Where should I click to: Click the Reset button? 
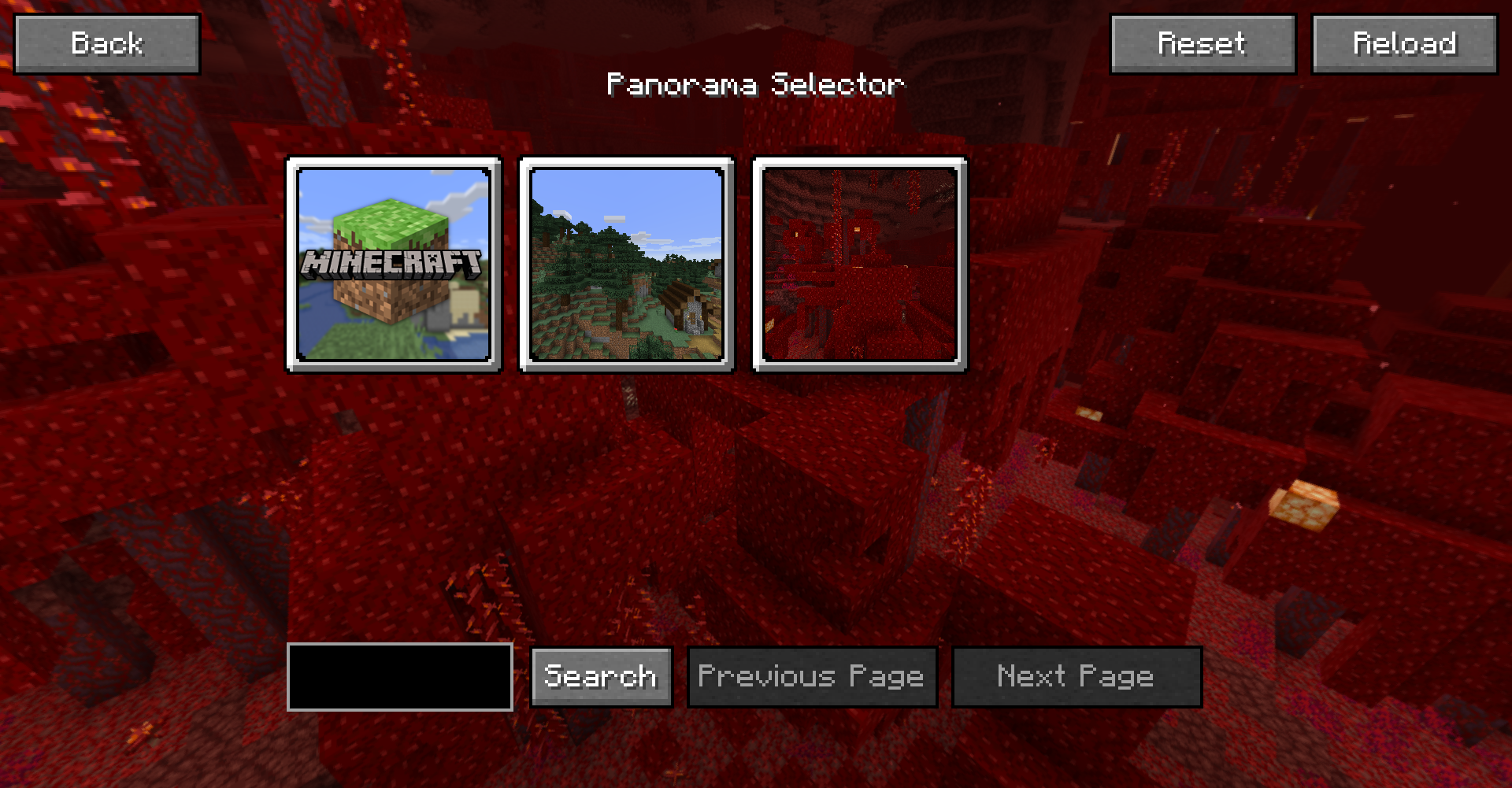point(1203,44)
